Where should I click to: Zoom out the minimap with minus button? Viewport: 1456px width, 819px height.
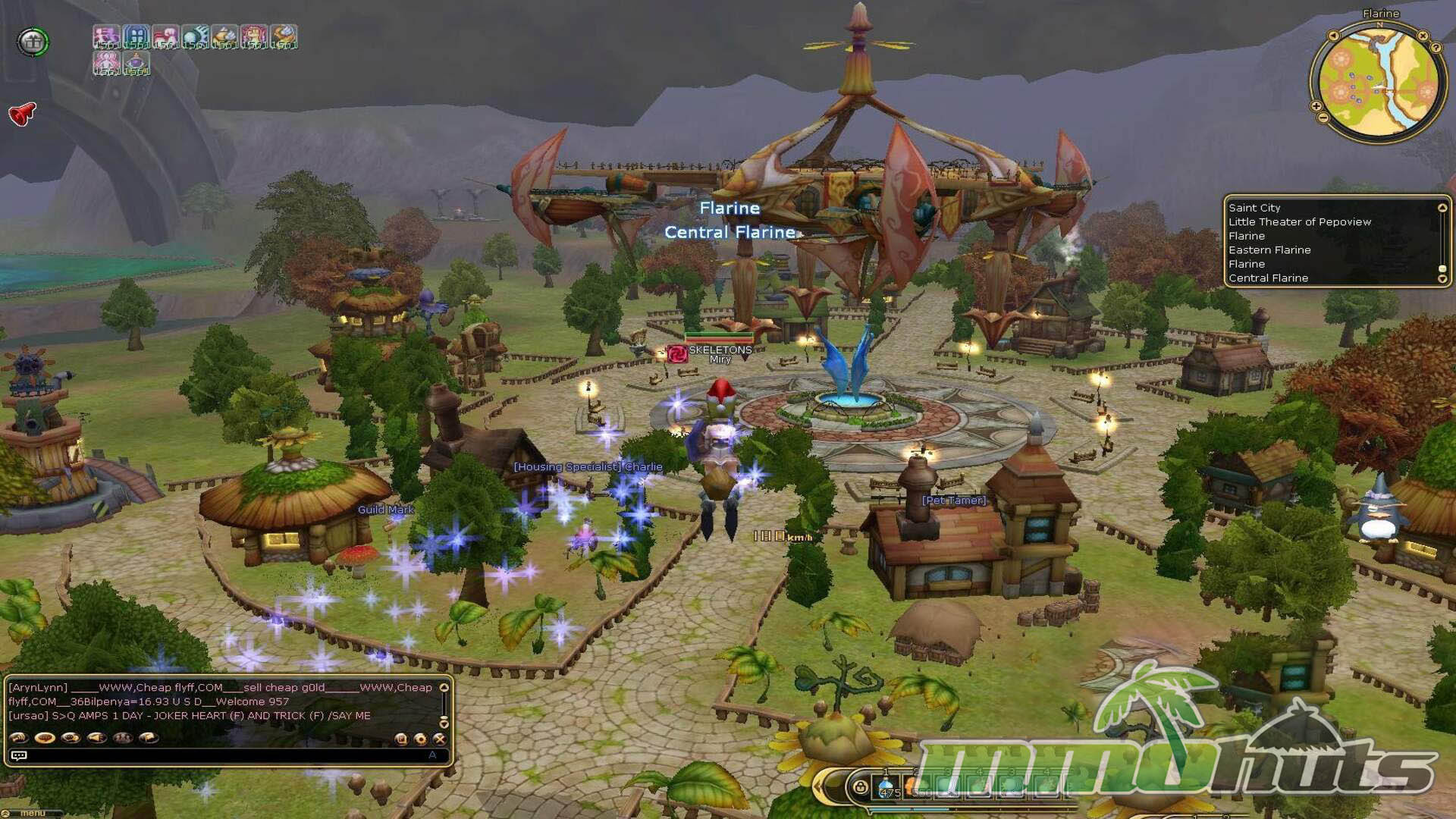pyautogui.click(x=1323, y=118)
